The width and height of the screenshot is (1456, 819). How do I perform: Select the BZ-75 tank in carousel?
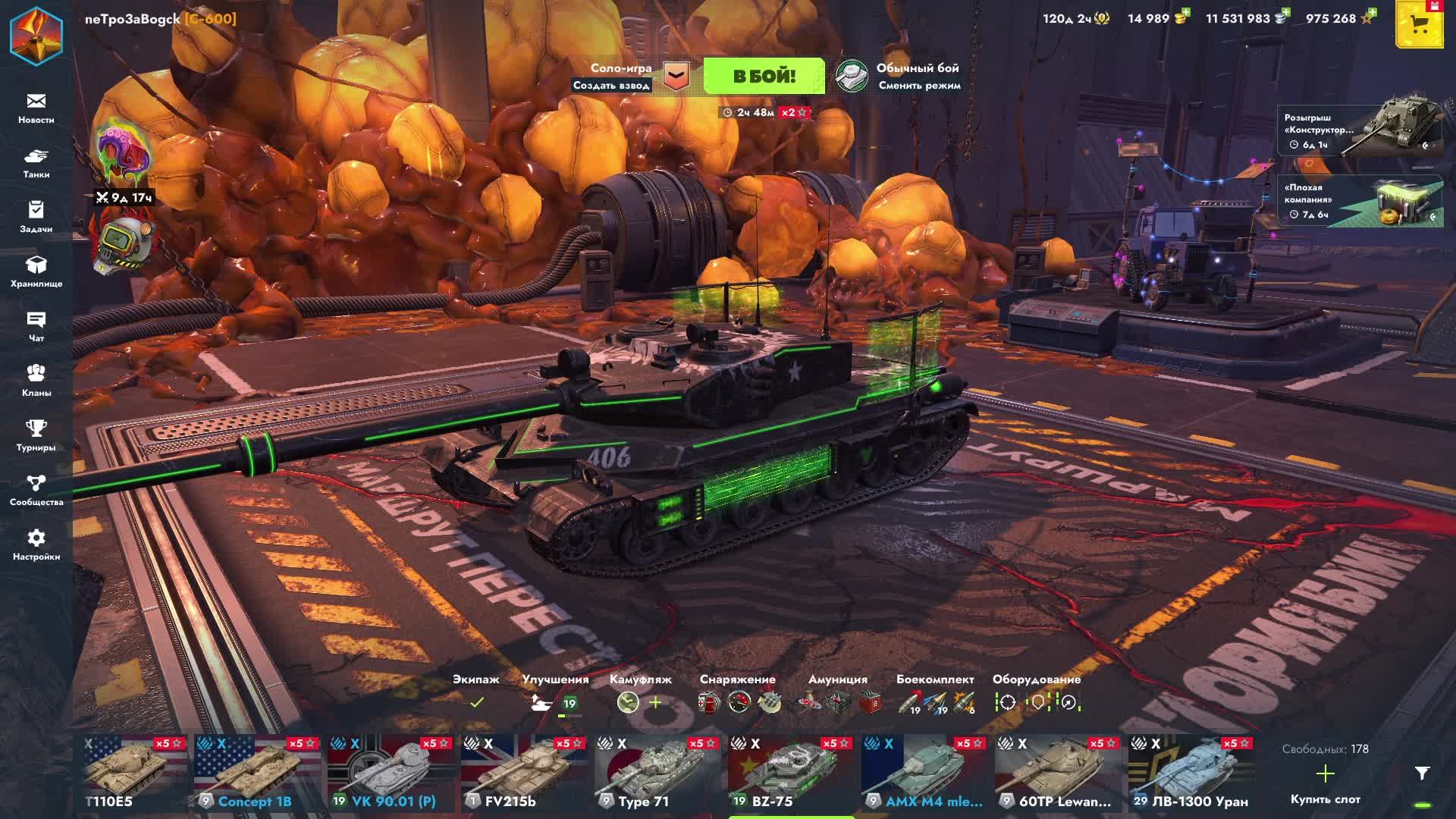pos(790,773)
